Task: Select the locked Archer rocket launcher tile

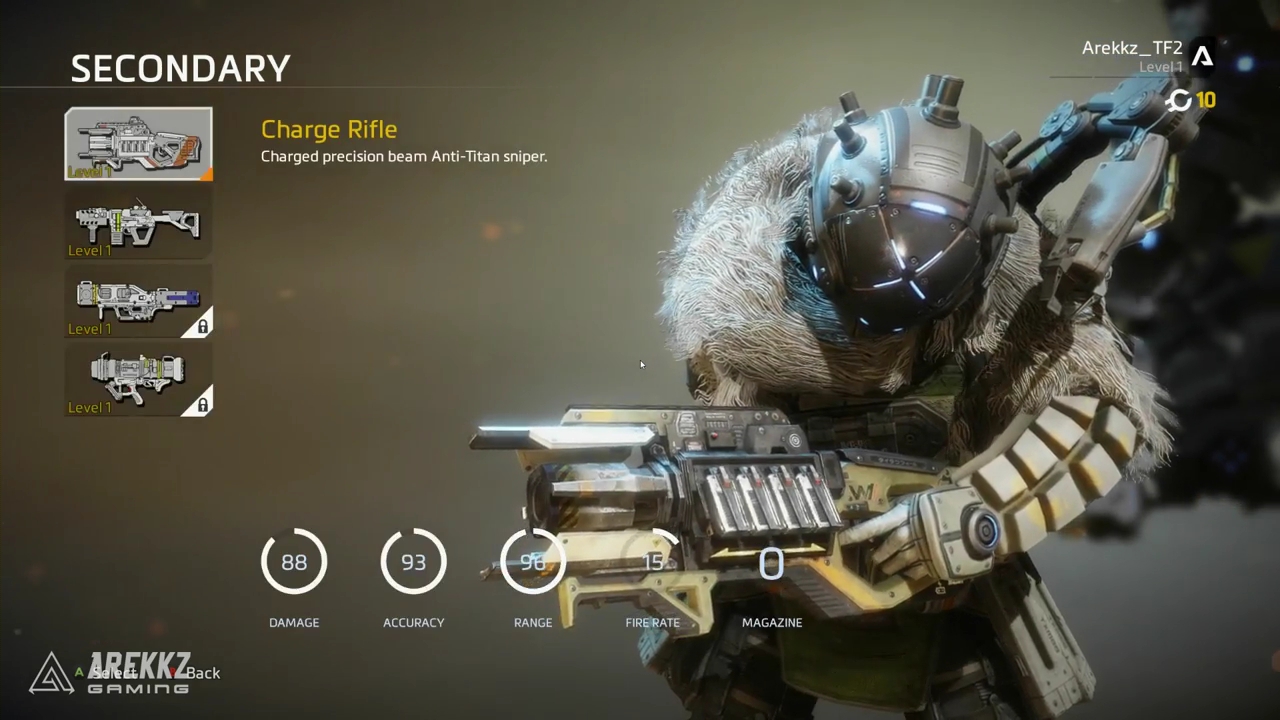Action: [138, 379]
